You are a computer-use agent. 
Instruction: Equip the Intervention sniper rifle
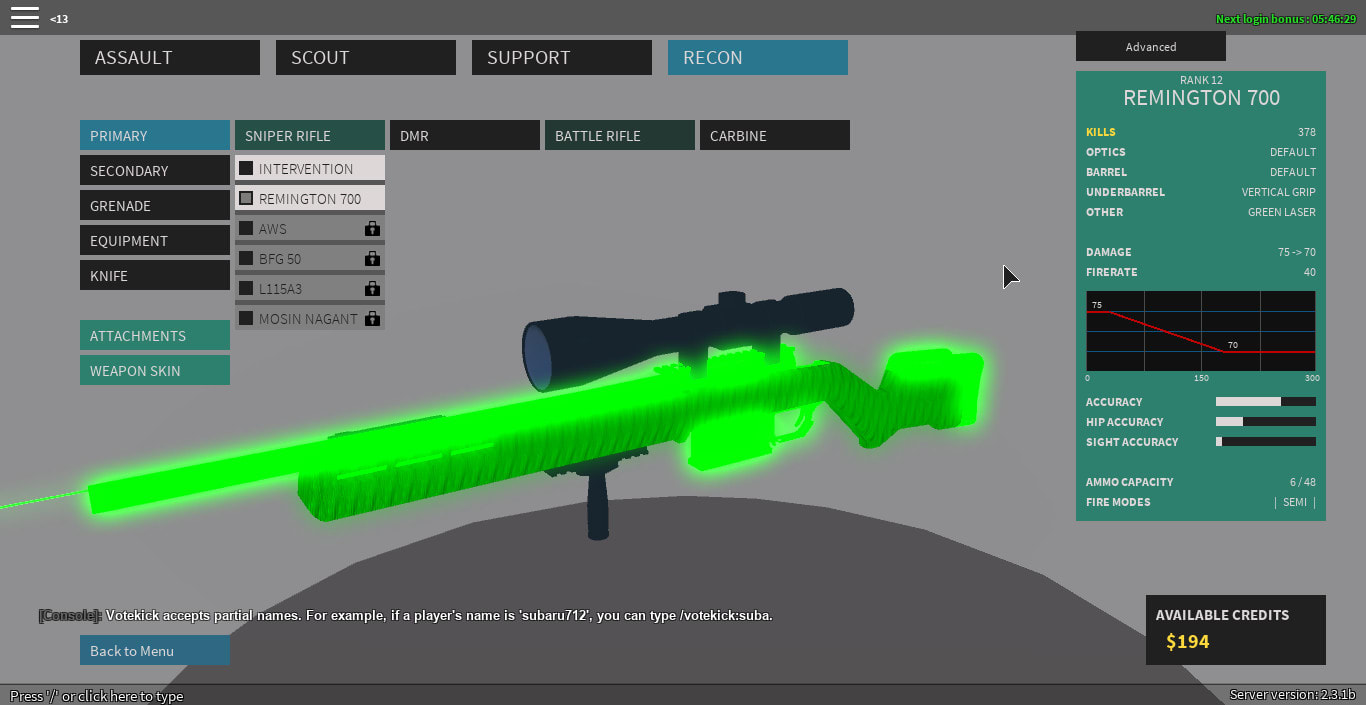(x=309, y=168)
